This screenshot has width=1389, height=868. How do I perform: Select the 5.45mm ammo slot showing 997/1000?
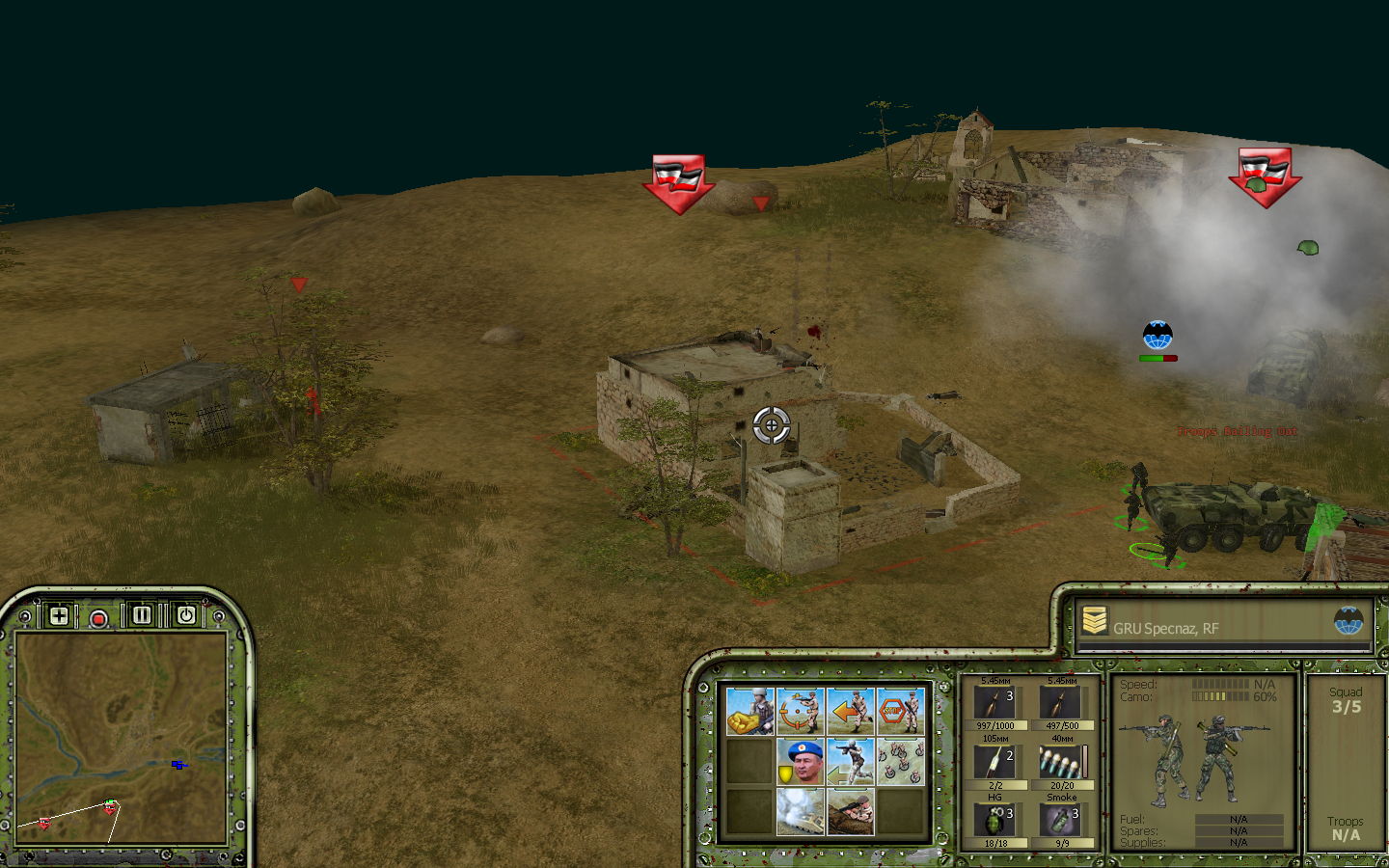(994, 705)
